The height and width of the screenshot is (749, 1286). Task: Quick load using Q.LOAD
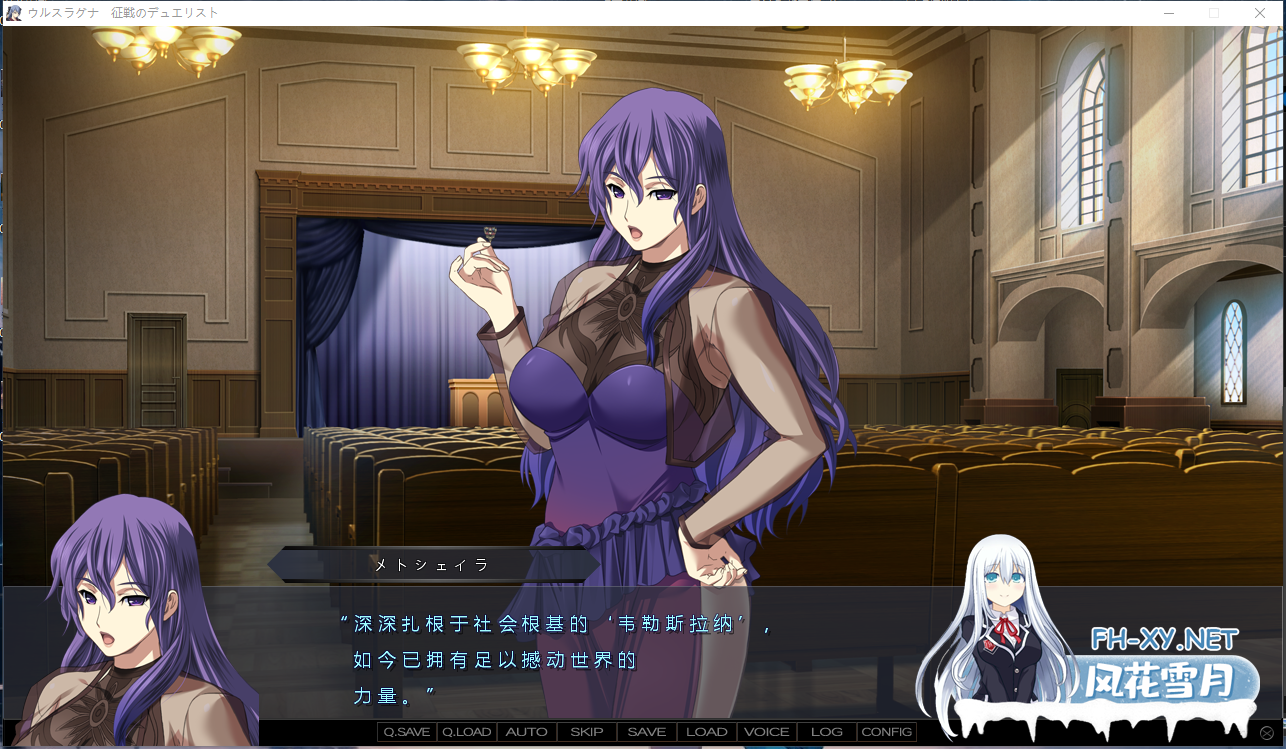[x=467, y=732]
